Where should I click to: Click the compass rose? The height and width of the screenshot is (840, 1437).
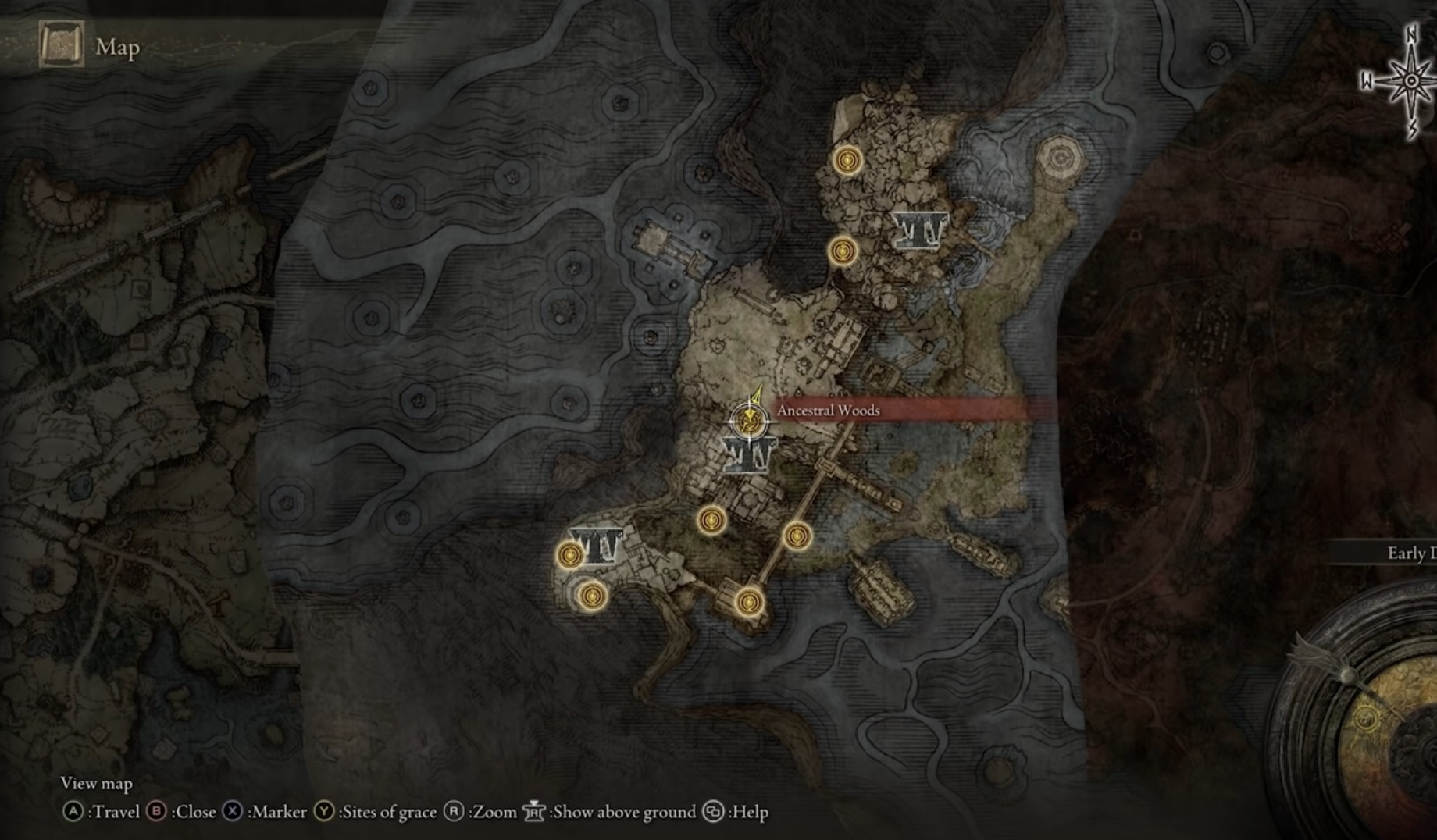tap(1411, 81)
